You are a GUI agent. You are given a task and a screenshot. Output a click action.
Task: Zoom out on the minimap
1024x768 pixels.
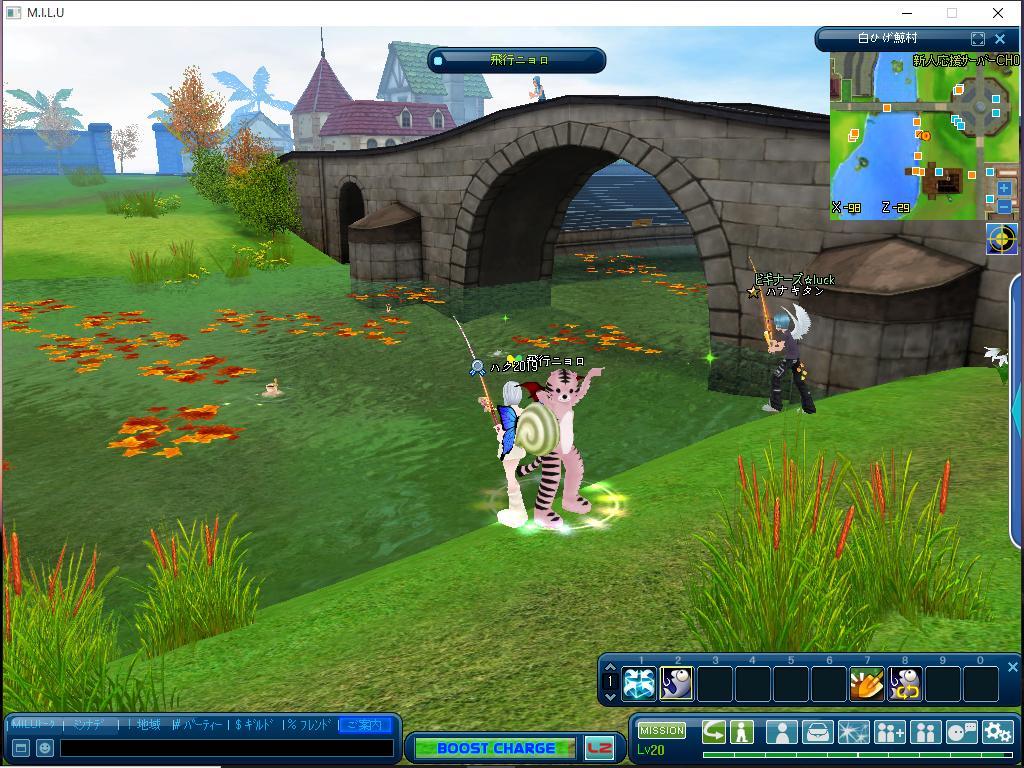coord(1004,206)
